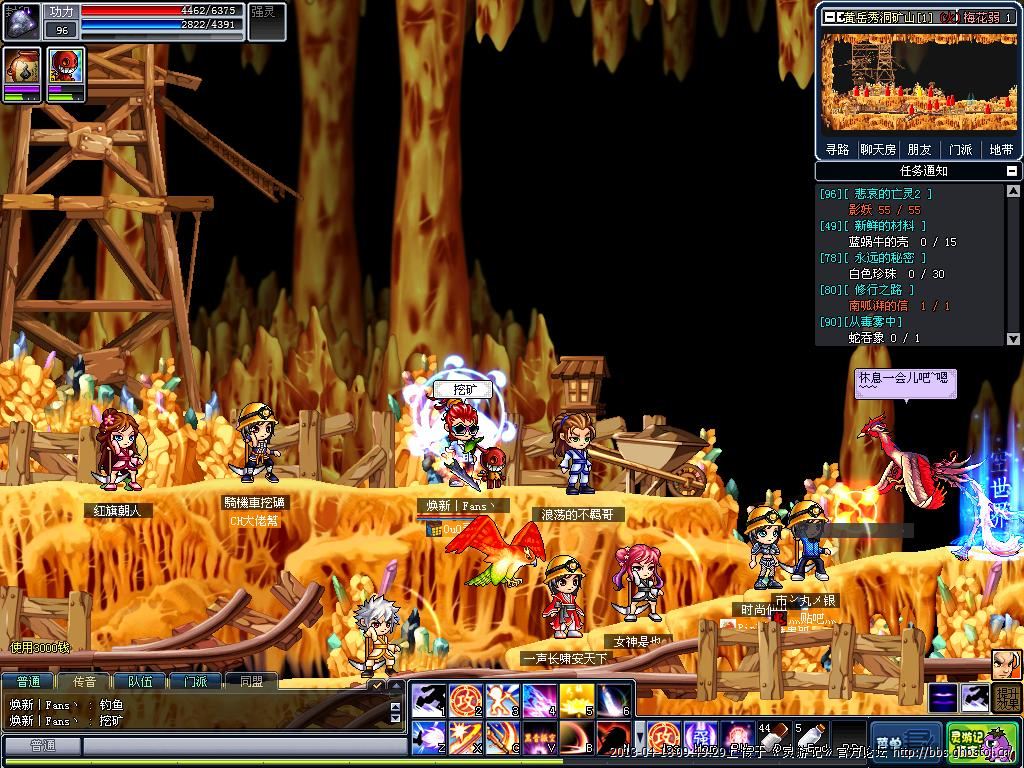Switch to the 普通 chat tab

tap(28, 681)
